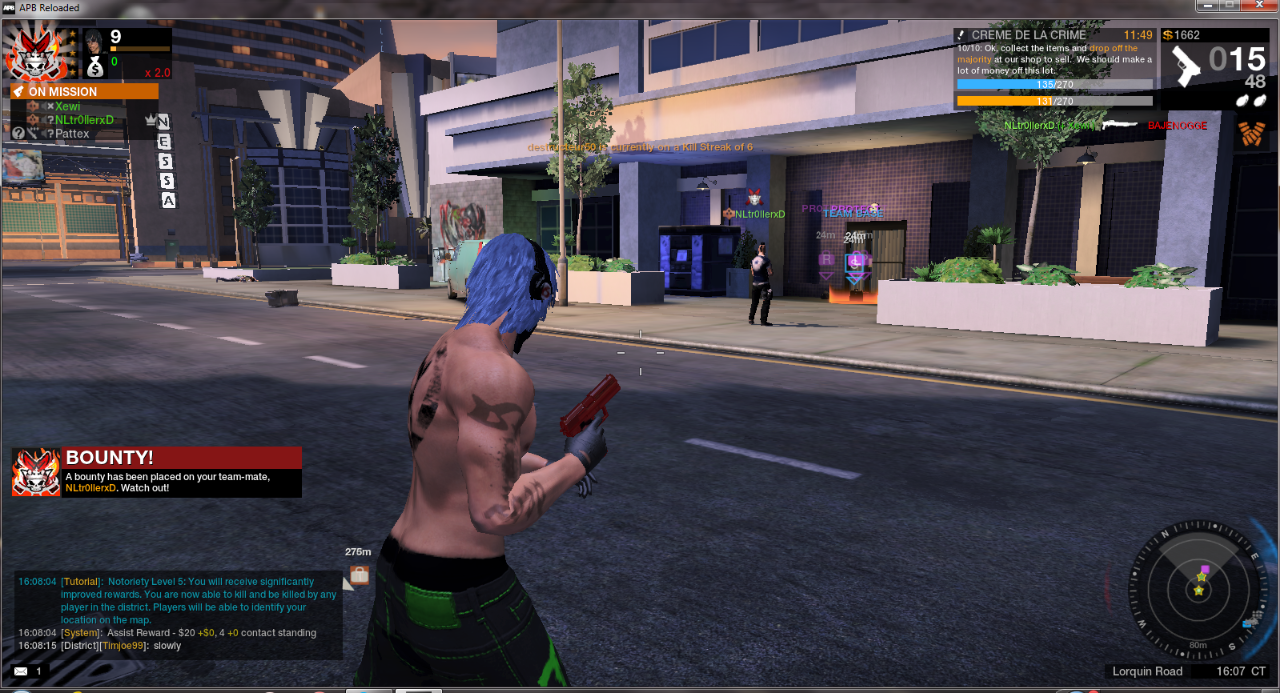Click the orange ammo bullets icon
Image resolution: width=1280 pixels, height=693 pixels.
pos(1249,131)
